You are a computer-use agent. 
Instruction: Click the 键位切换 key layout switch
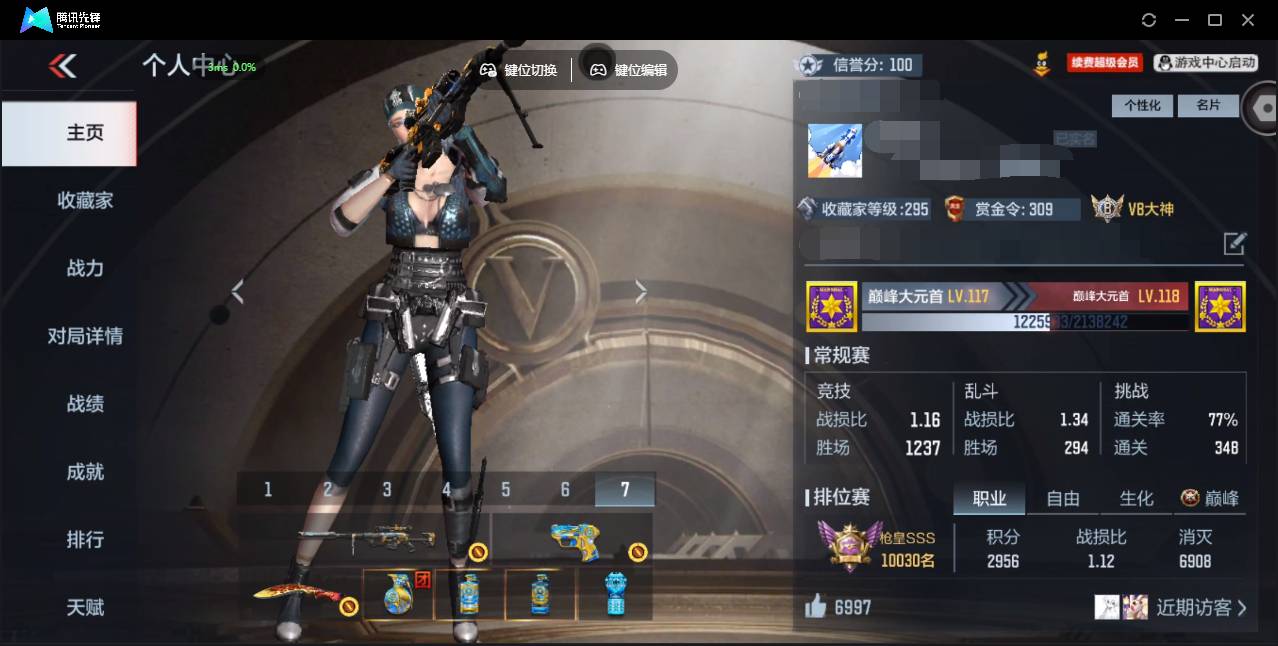(x=519, y=70)
